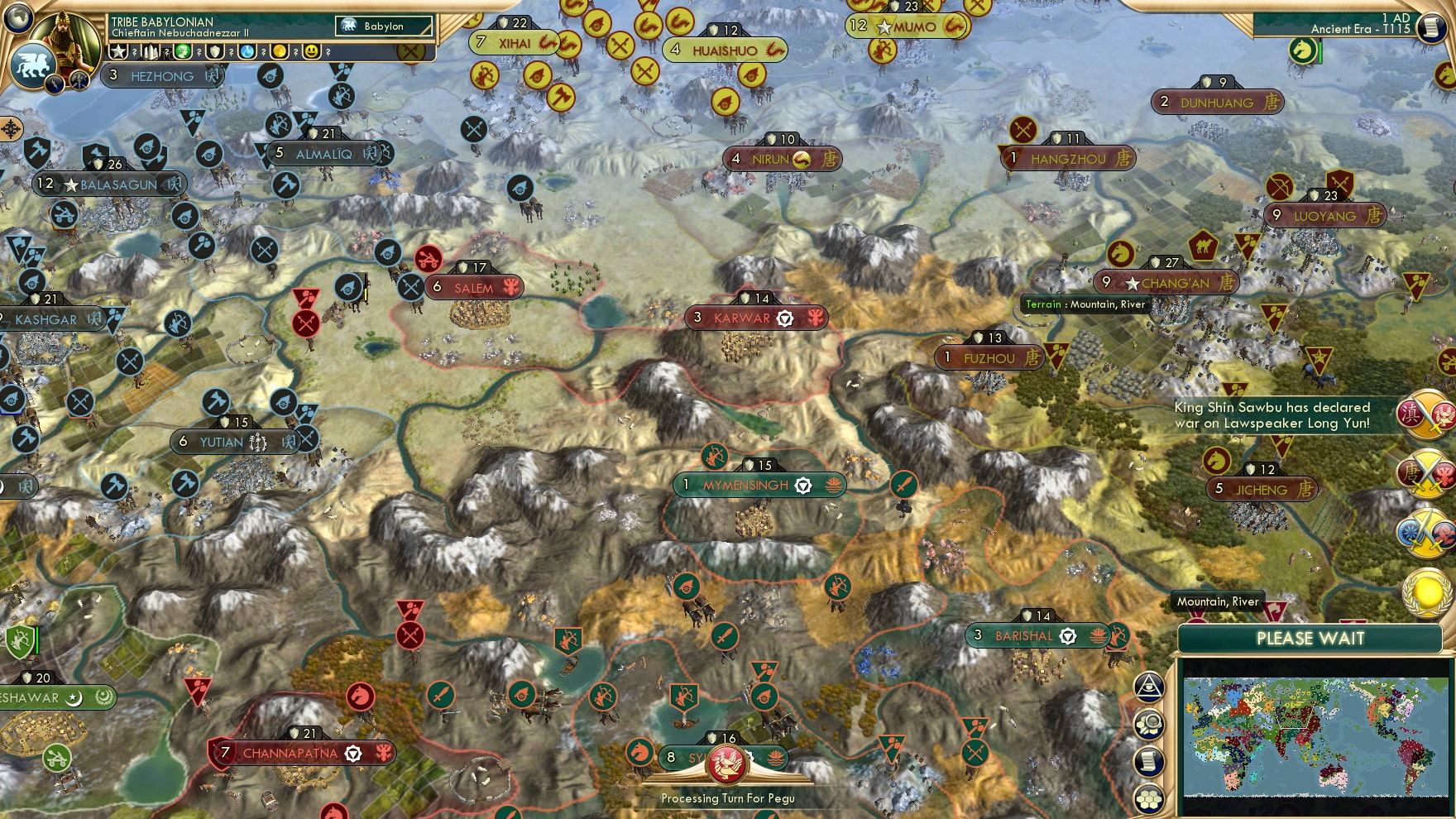The image size is (1456, 819).
Task: Click the score star icon in the top panel
Action: 118,51
